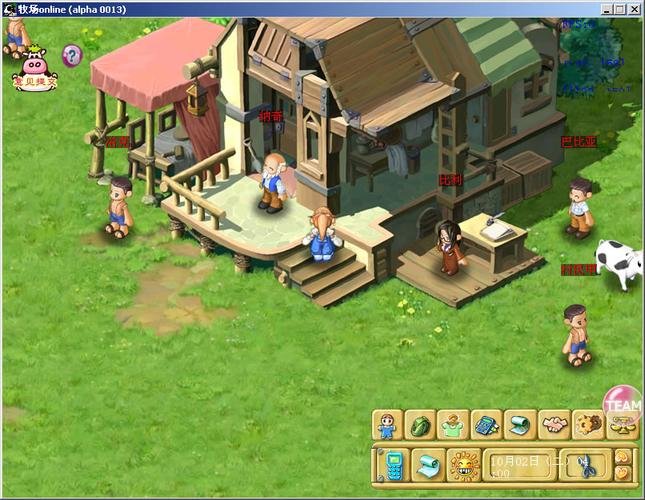Open the blue mobile phone
645x500 pixels.
[393, 464]
